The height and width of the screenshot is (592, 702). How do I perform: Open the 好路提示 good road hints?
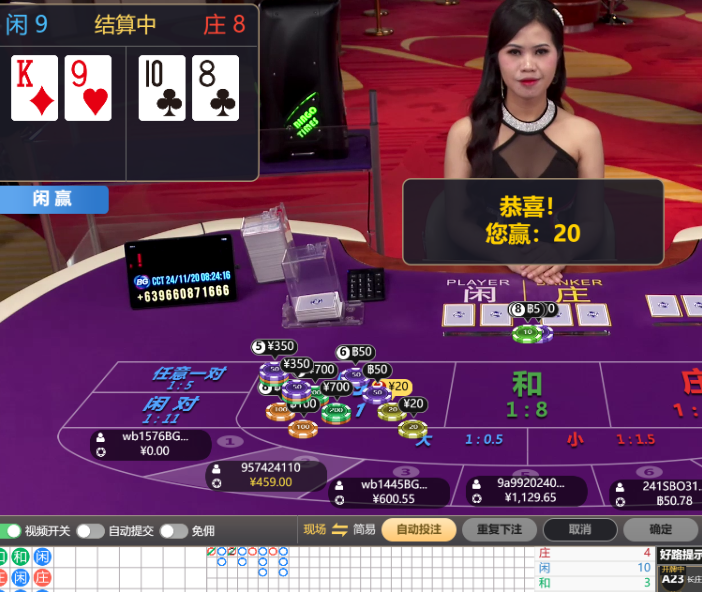(681, 556)
